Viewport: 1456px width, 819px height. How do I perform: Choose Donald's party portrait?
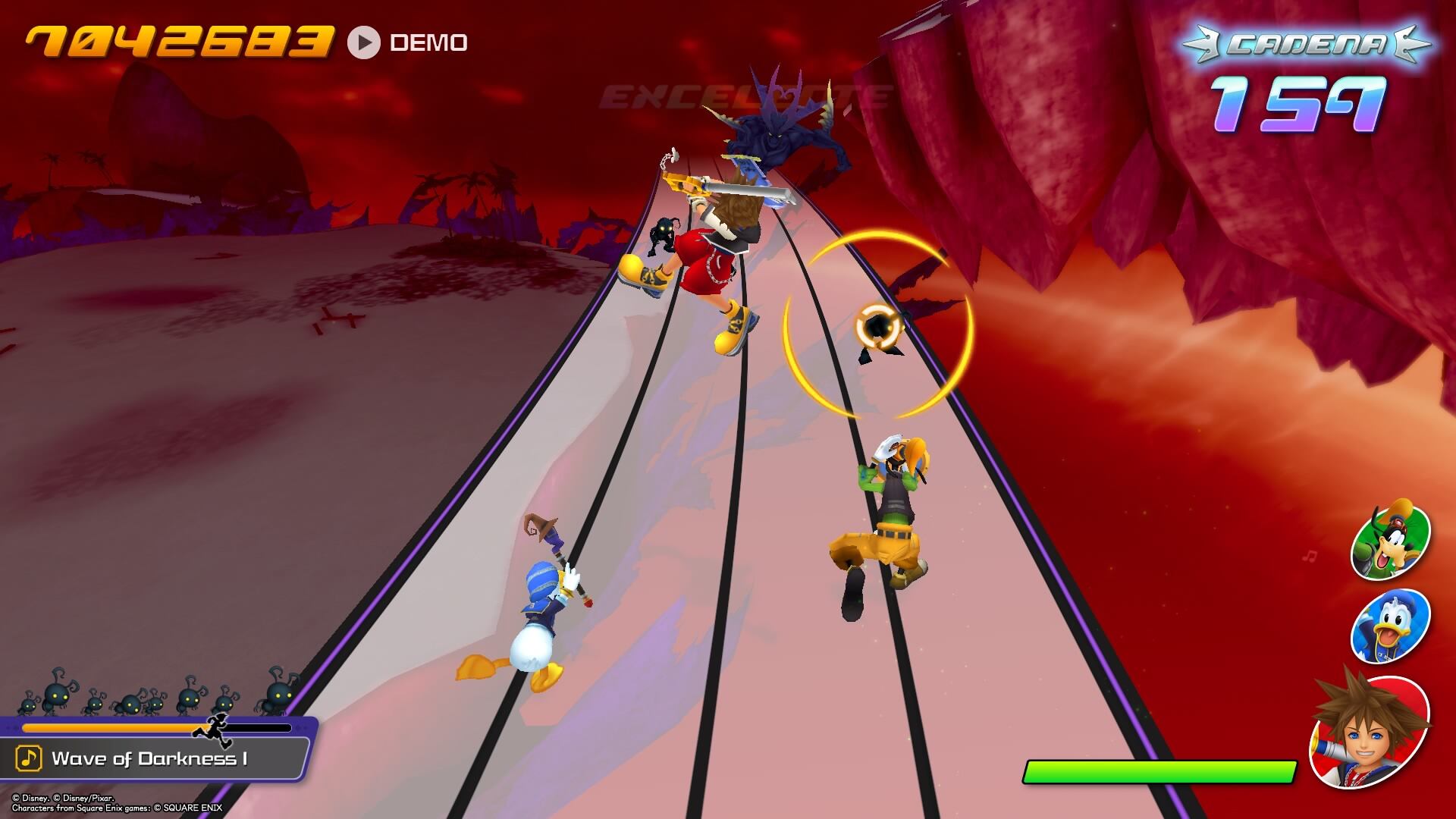coord(1390,627)
